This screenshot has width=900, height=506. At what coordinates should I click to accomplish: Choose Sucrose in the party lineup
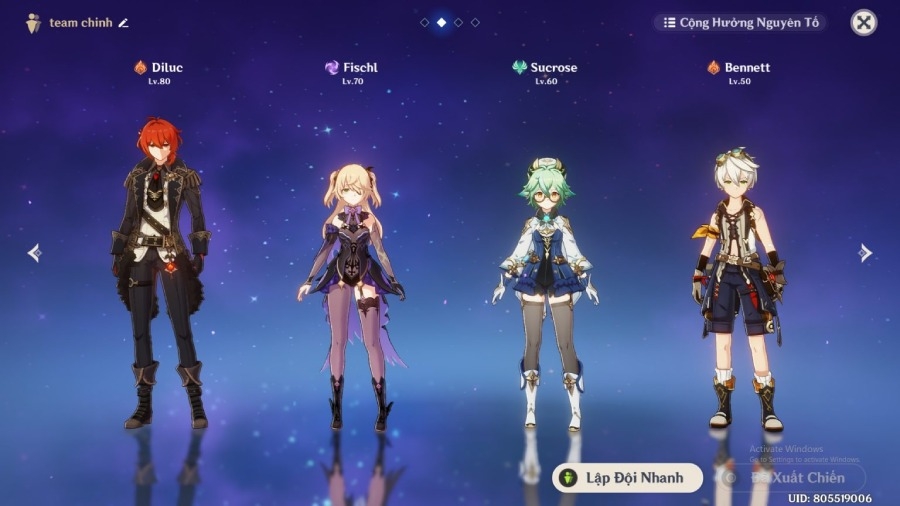pyautogui.click(x=545, y=290)
